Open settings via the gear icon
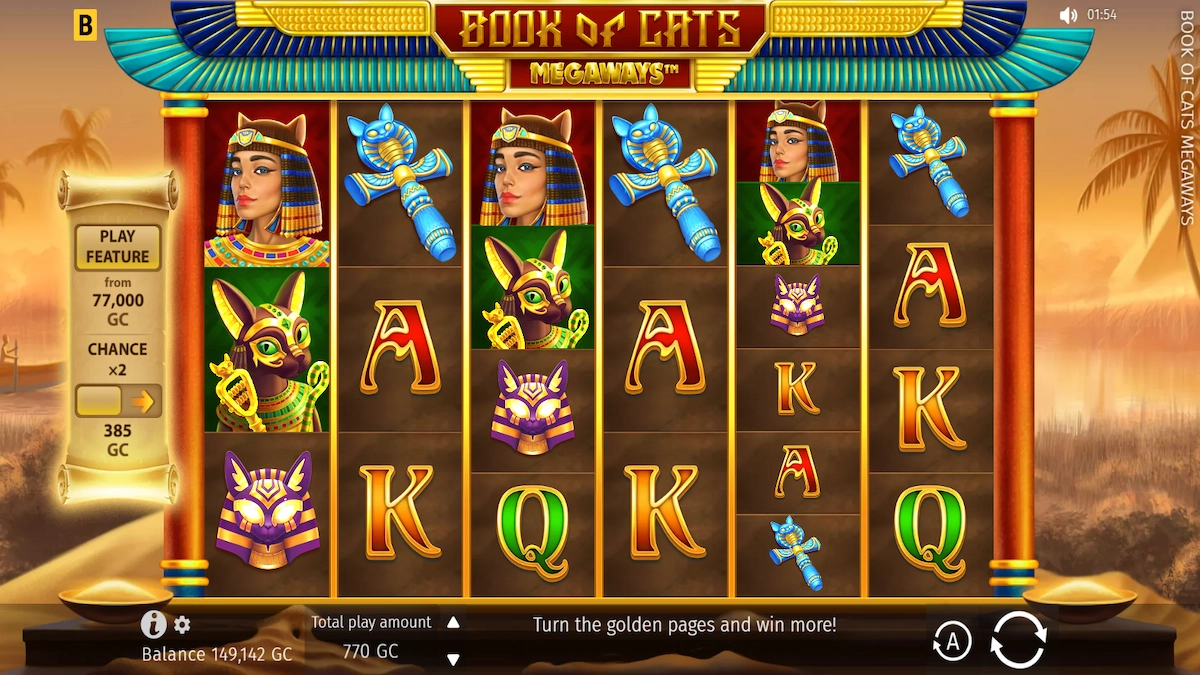The height and width of the screenshot is (675, 1200). pyautogui.click(x=182, y=625)
